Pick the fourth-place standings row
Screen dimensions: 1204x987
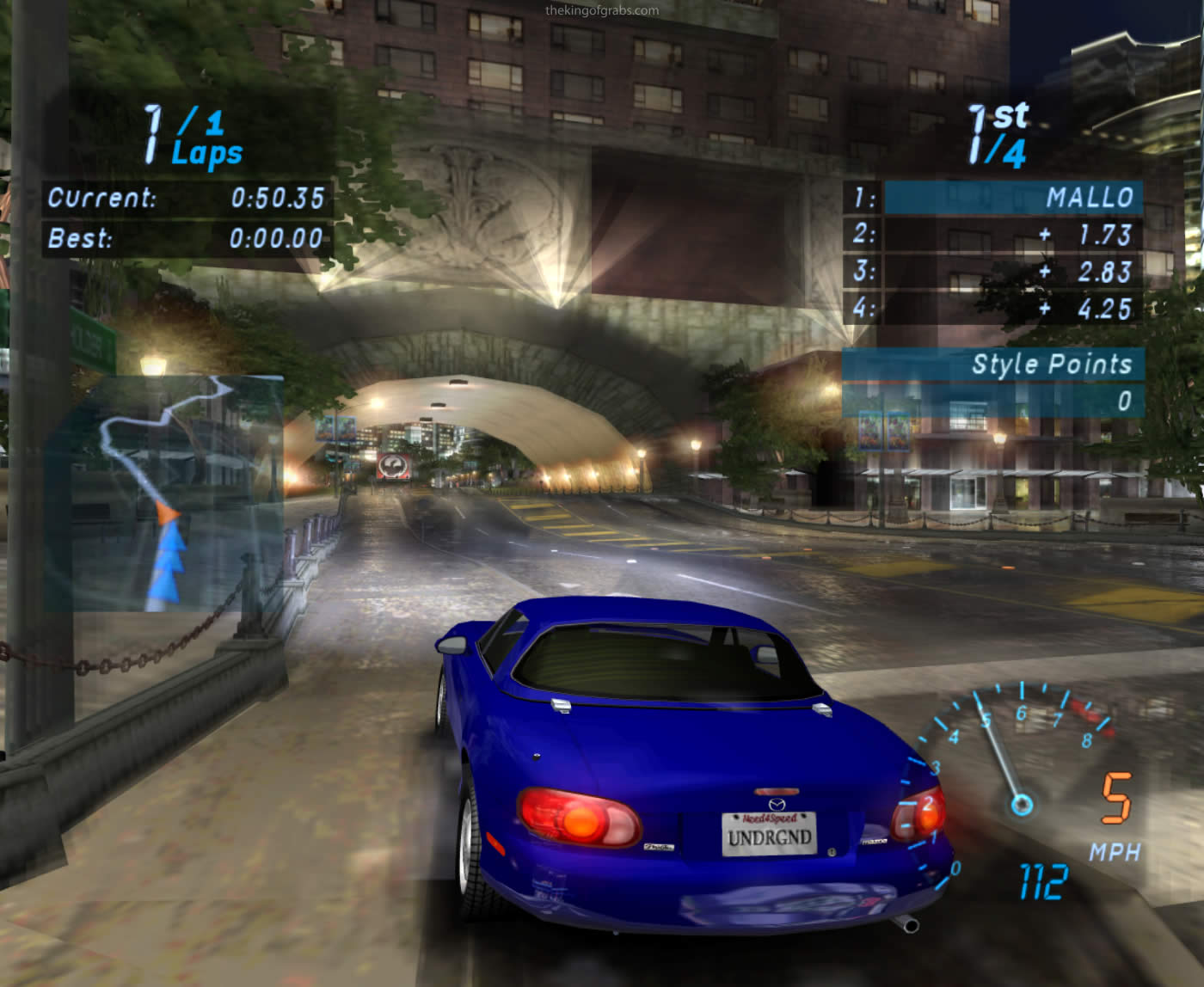point(994,309)
